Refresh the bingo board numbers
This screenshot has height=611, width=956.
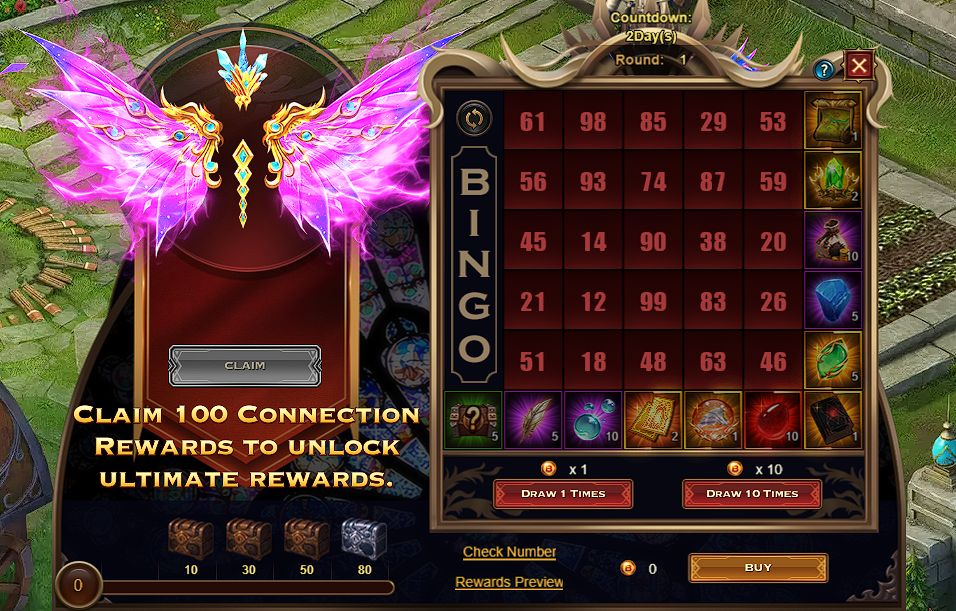pos(473,118)
